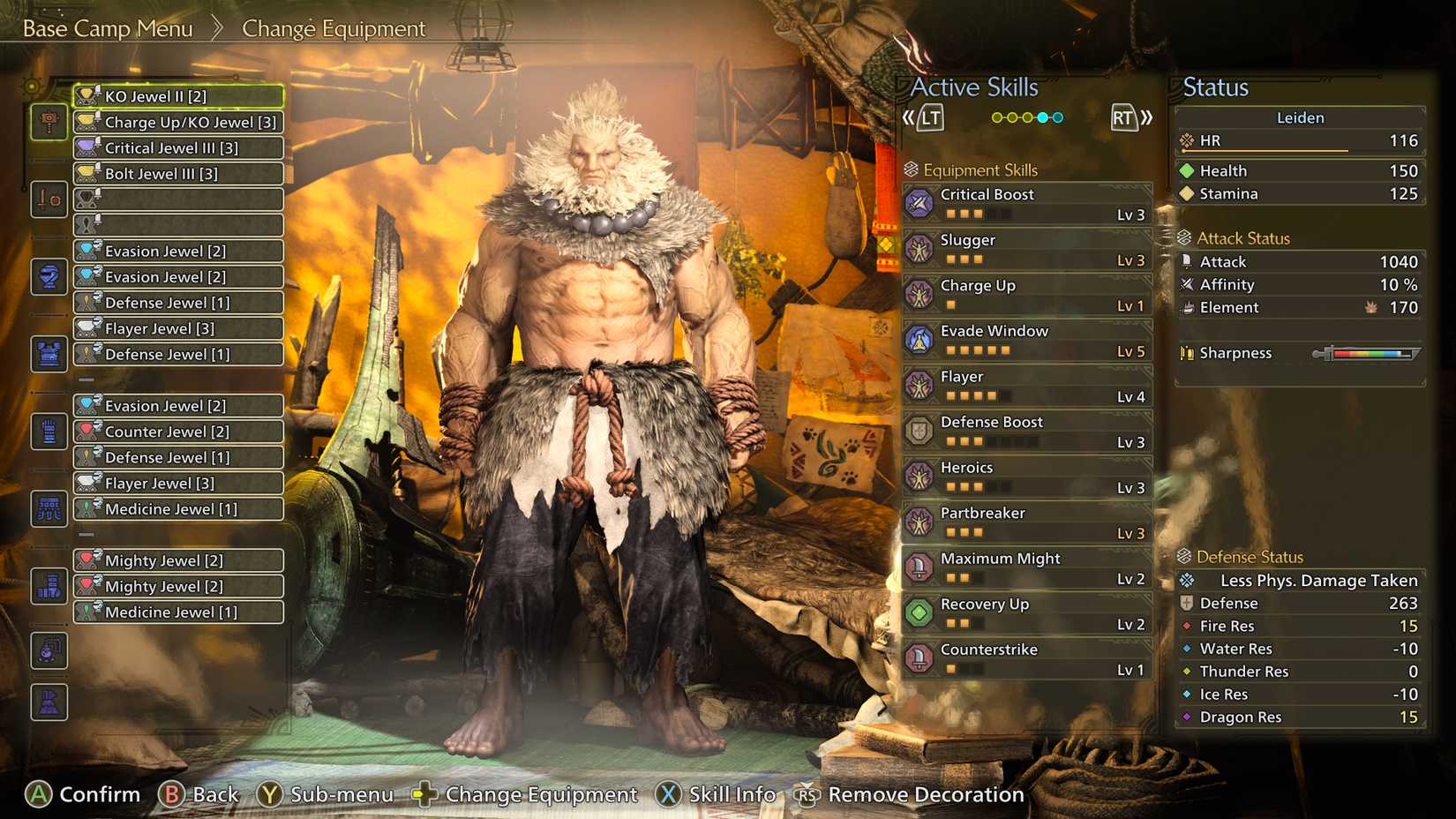Click the Critical Boost skill icon
Image resolution: width=1456 pixels, height=819 pixels.
[x=920, y=203]
